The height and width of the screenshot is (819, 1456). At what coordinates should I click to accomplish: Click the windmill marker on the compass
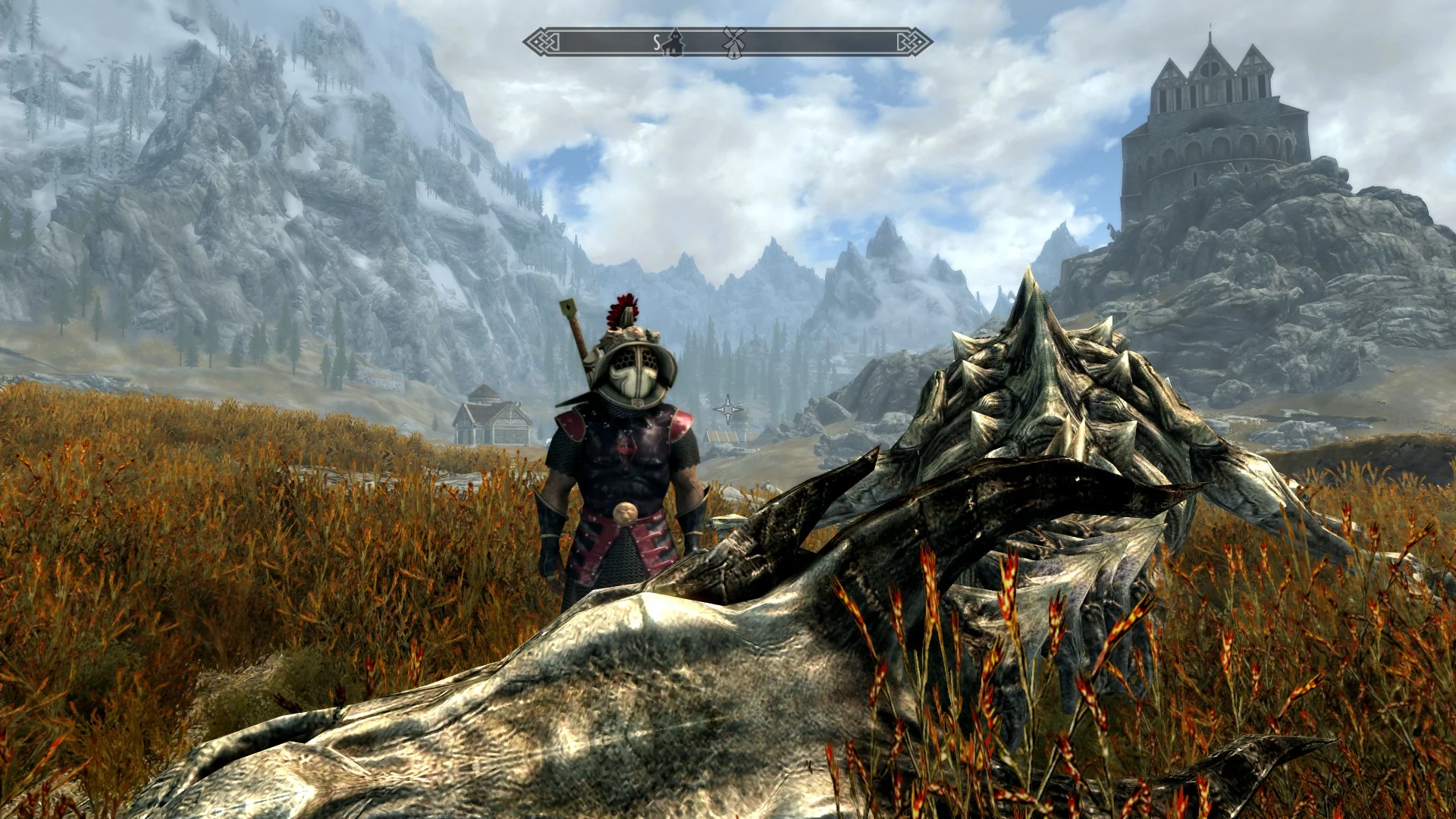tap(733, 42)
